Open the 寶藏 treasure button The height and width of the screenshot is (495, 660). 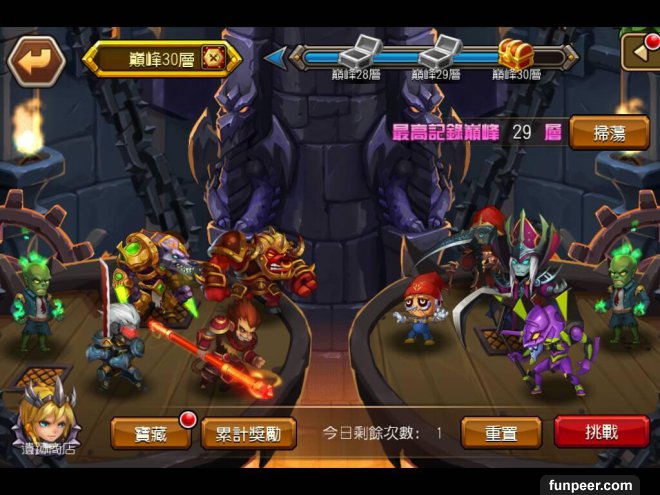tap(151, 434)
